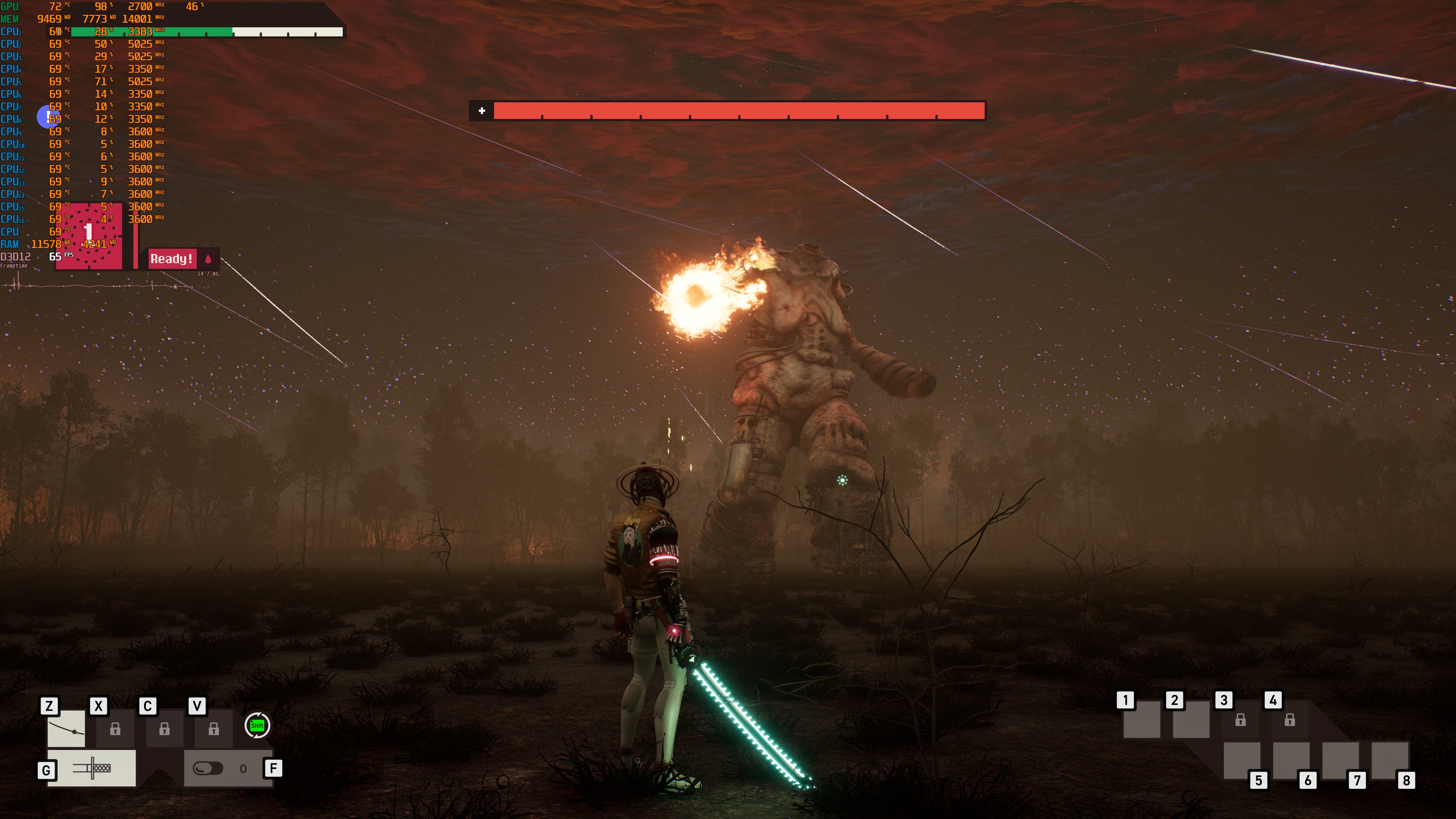
Task: Select the katana slash skill slot
Action: tap(66, 729)
